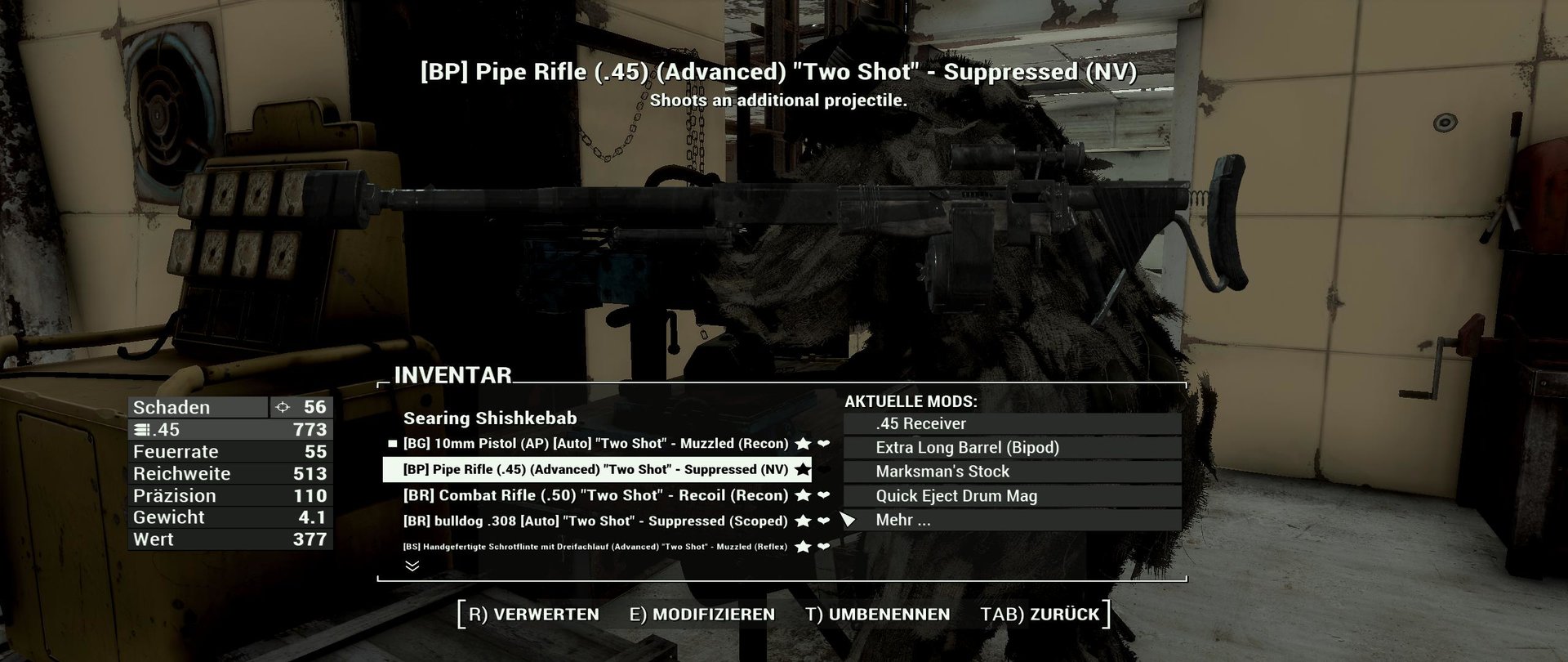The width and height of the screenshot is (1568, 662).
Task: Go back with the Zurück button
Action: pos(1040,615)
